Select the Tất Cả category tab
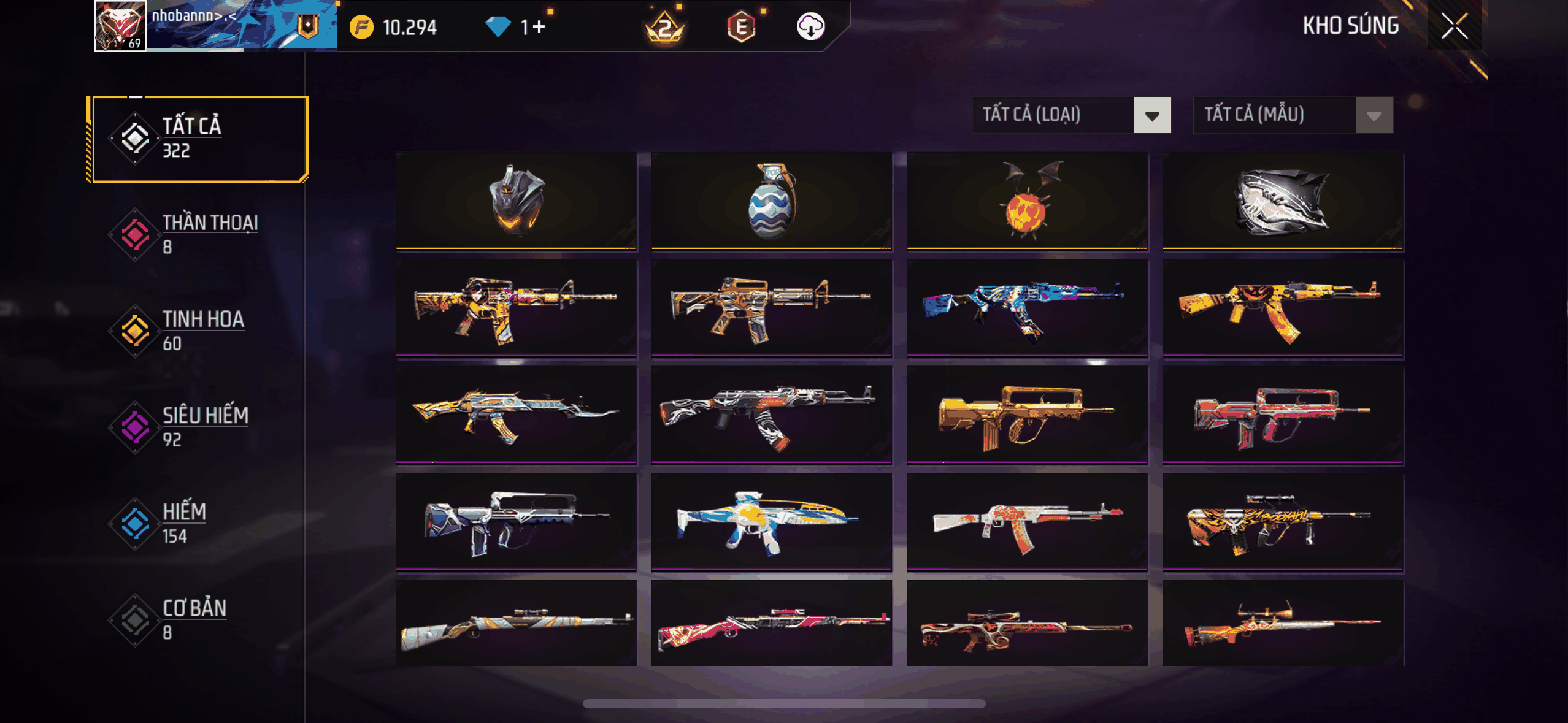Image resolution: width=1568 pixels, height=723 pixels. pos(198,139)
